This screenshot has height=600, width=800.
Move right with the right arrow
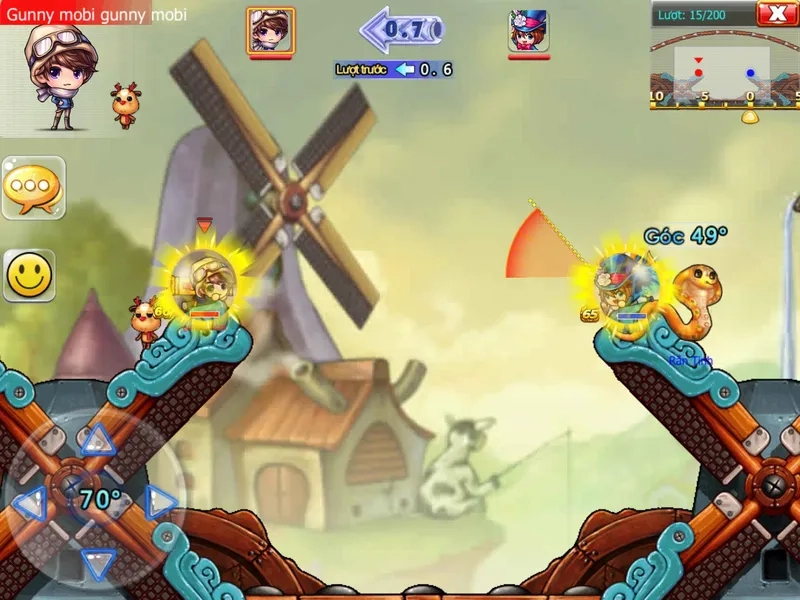(160, 501)
